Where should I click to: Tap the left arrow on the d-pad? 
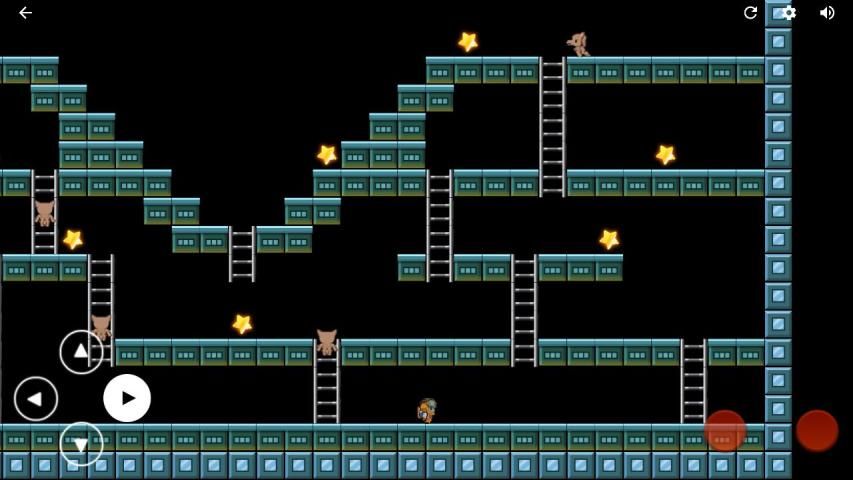pyautogui.click(x=36, y=398)
